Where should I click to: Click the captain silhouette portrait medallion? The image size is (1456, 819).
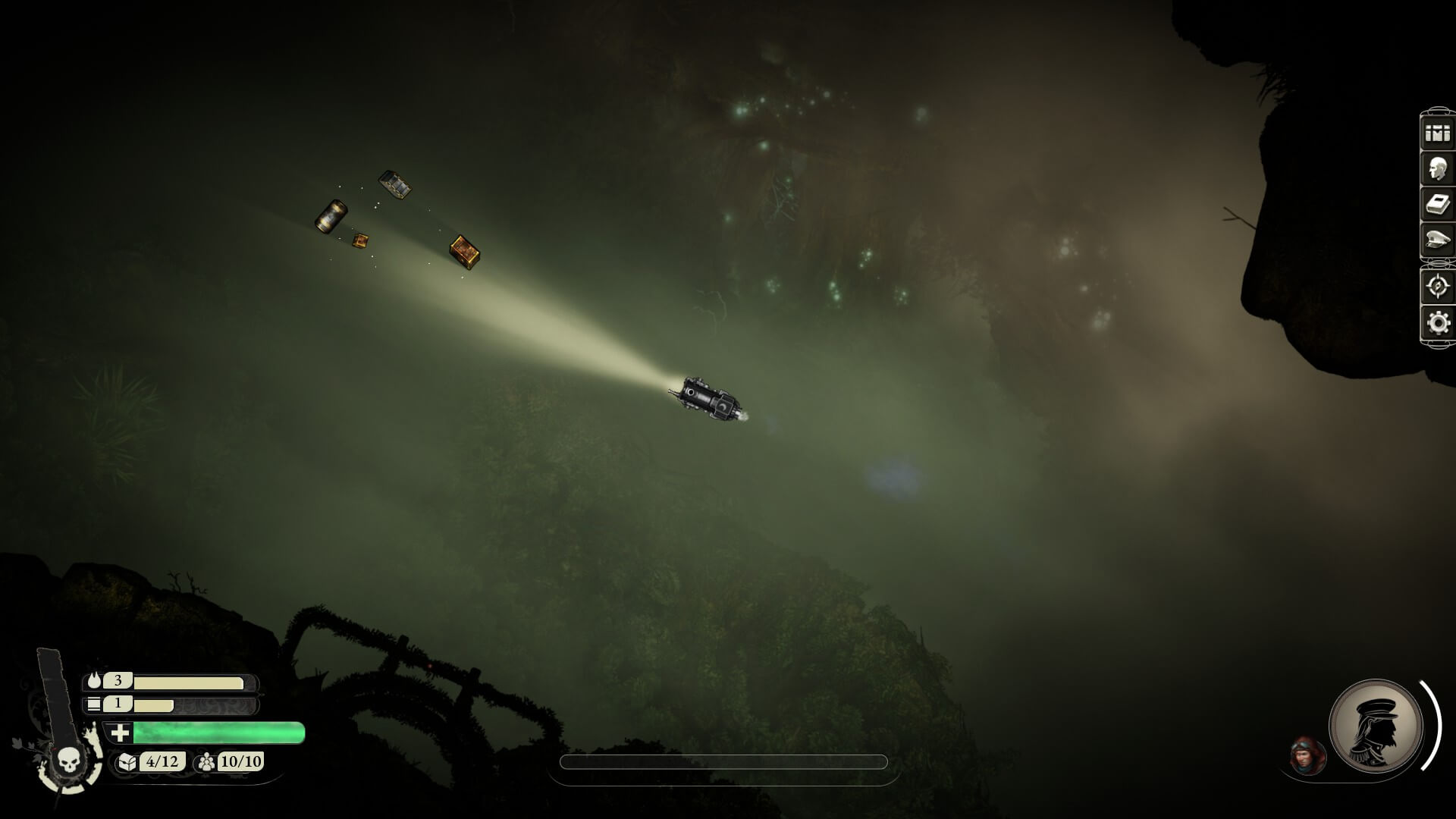pos(1376,725)
